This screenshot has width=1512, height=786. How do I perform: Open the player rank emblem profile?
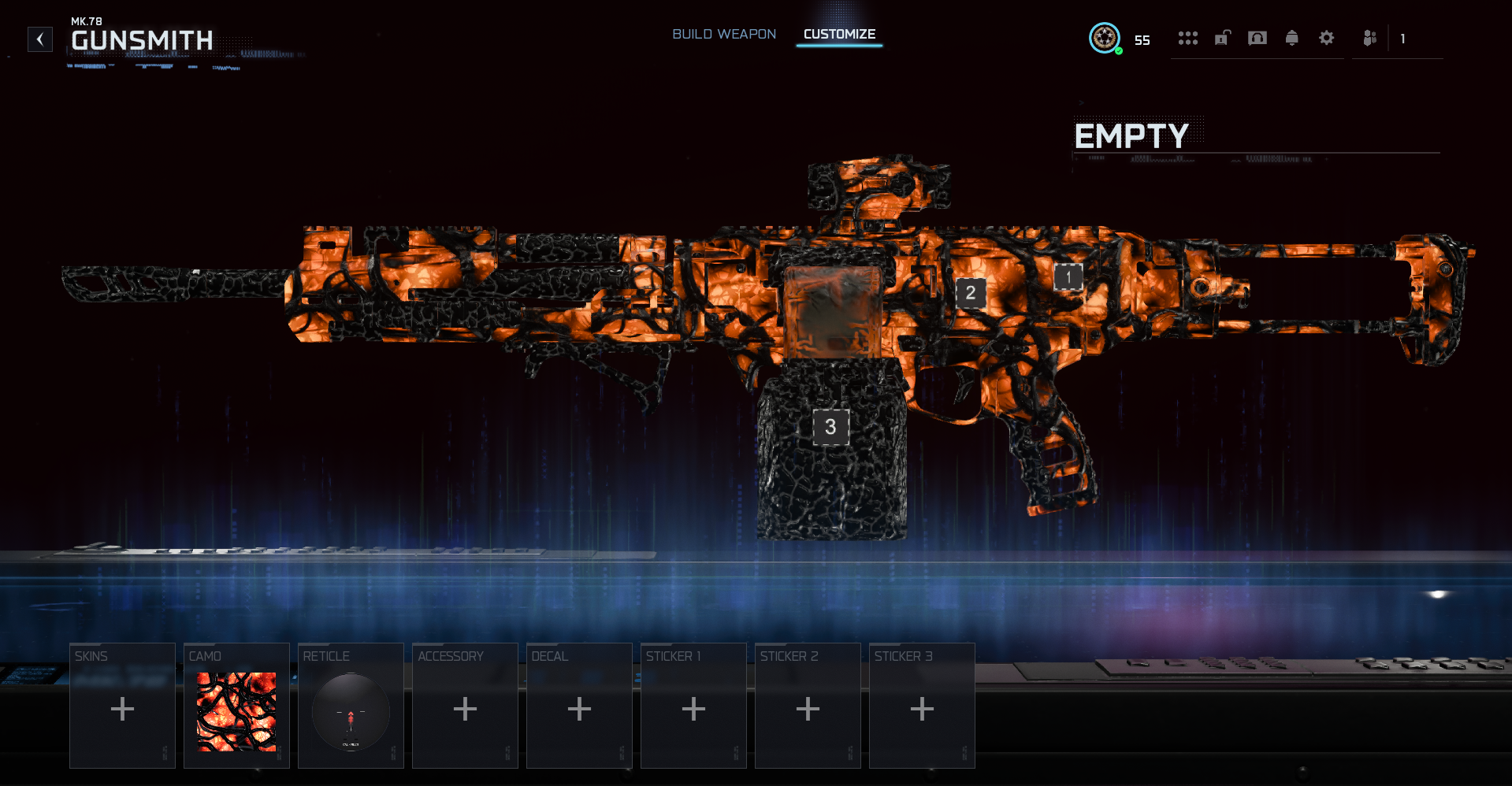[1105, 38]
